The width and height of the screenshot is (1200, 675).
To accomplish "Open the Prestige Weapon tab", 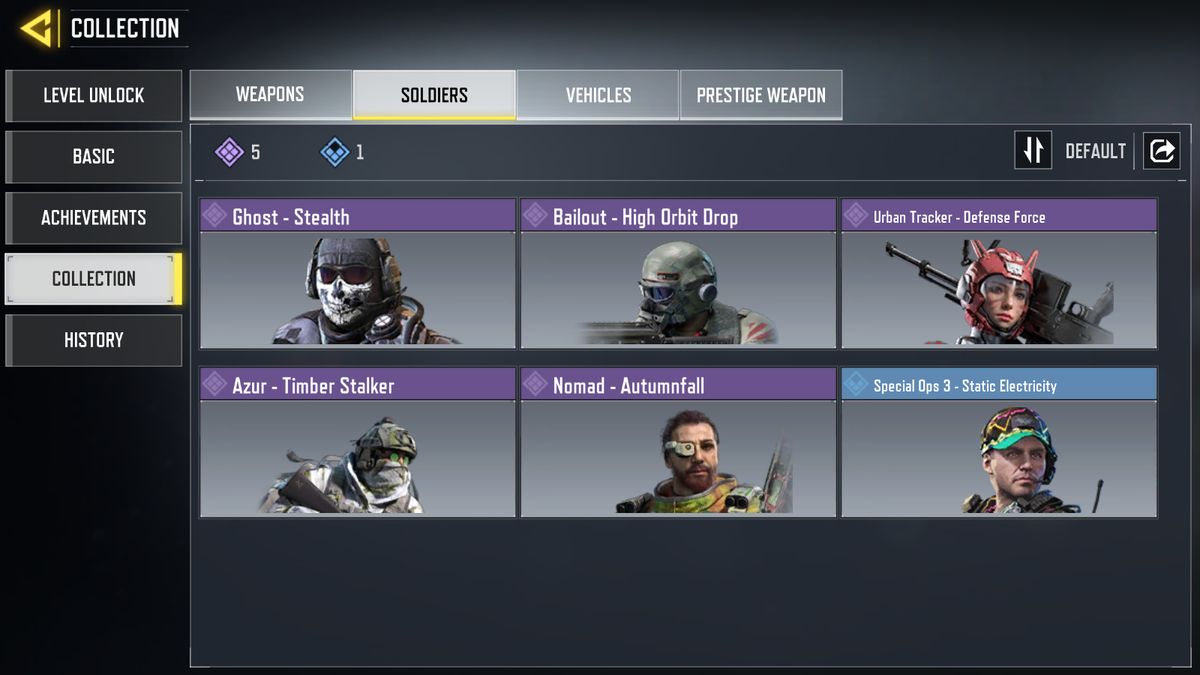I will coord(761,95).
